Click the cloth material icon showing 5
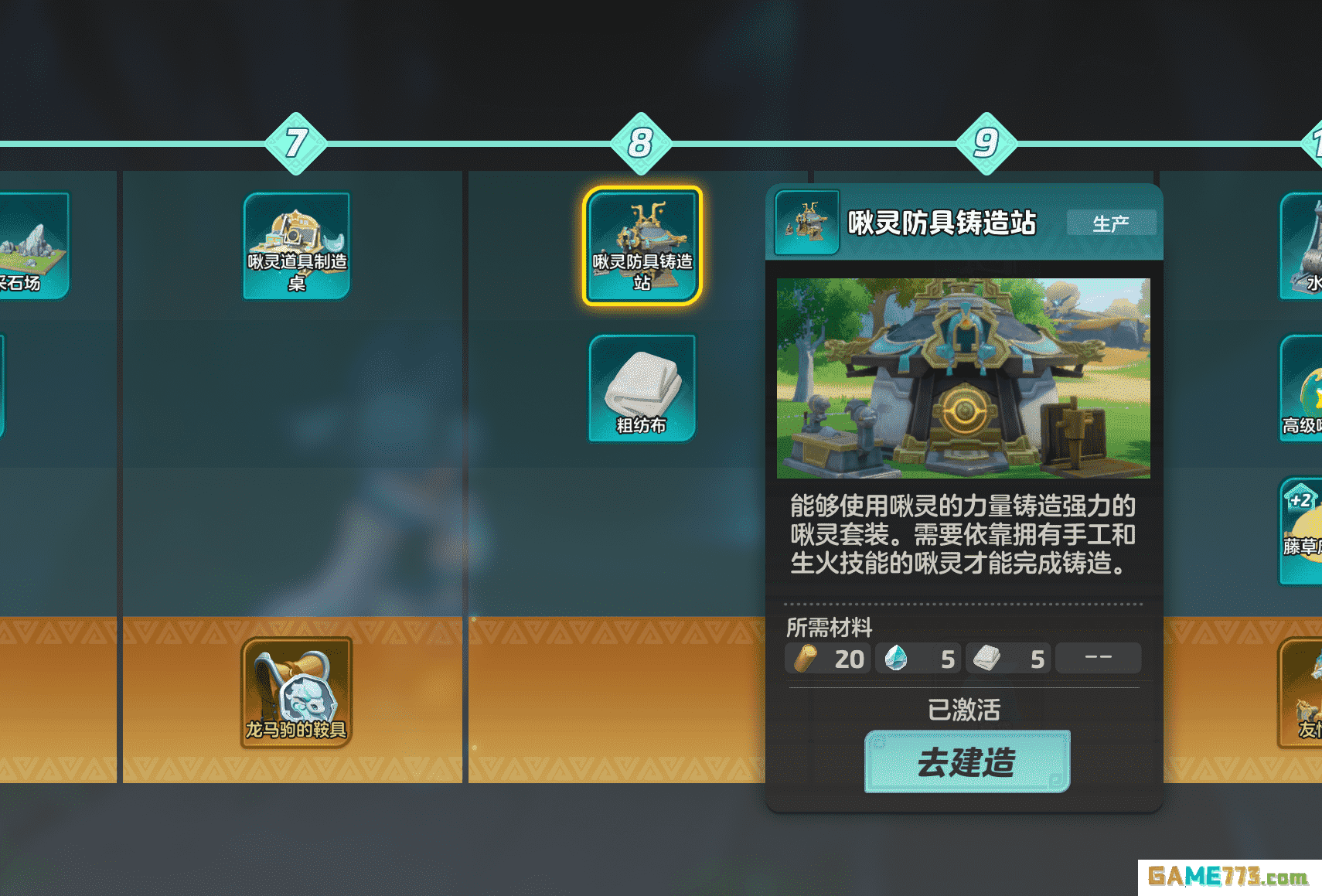Screen dimensions: 1322x896 pyautogui.click(x=987, y=659)
